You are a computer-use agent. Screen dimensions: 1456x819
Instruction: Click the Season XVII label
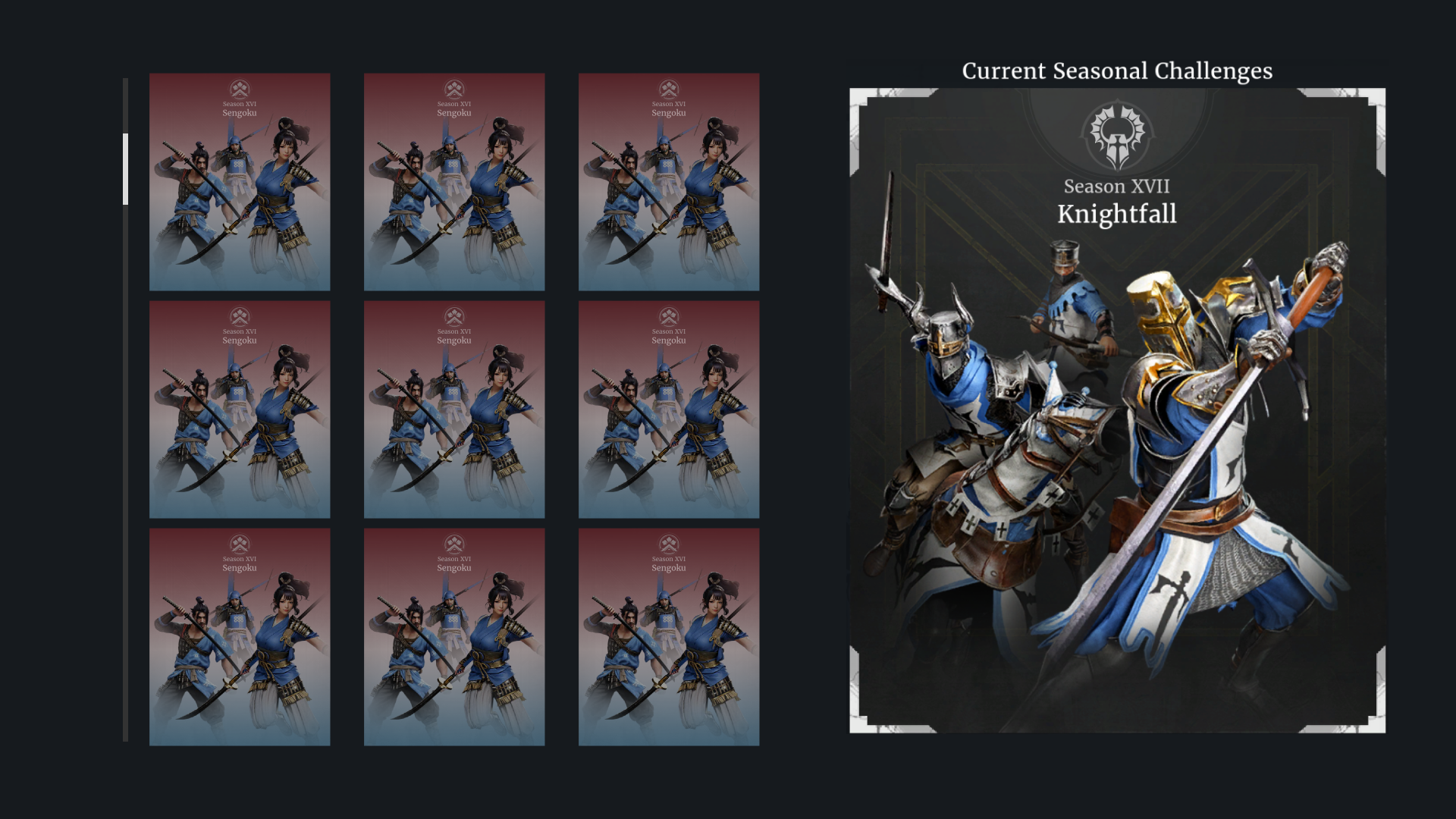pyautogui.click(x=1118, y=186)
